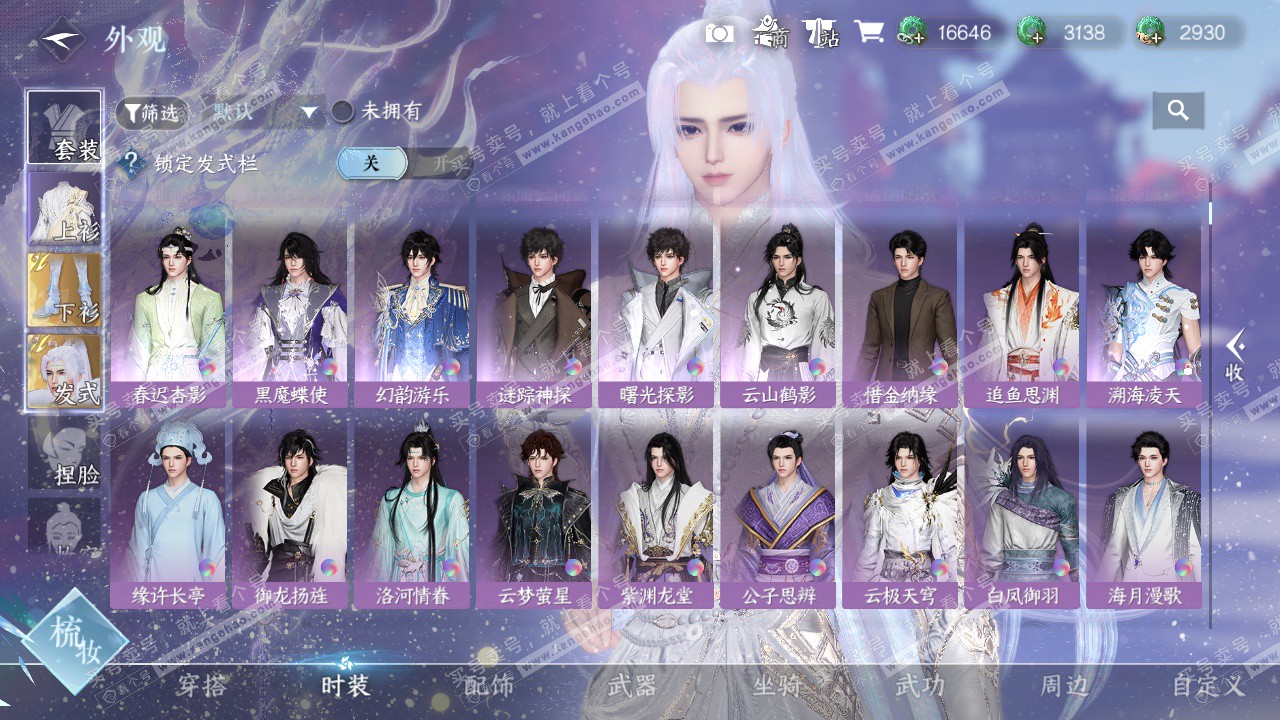Image resolution: width=1280 pixels, height=720 pixels.
Task: Open the 捏脸 face customization
Action: tap(65, 453)
